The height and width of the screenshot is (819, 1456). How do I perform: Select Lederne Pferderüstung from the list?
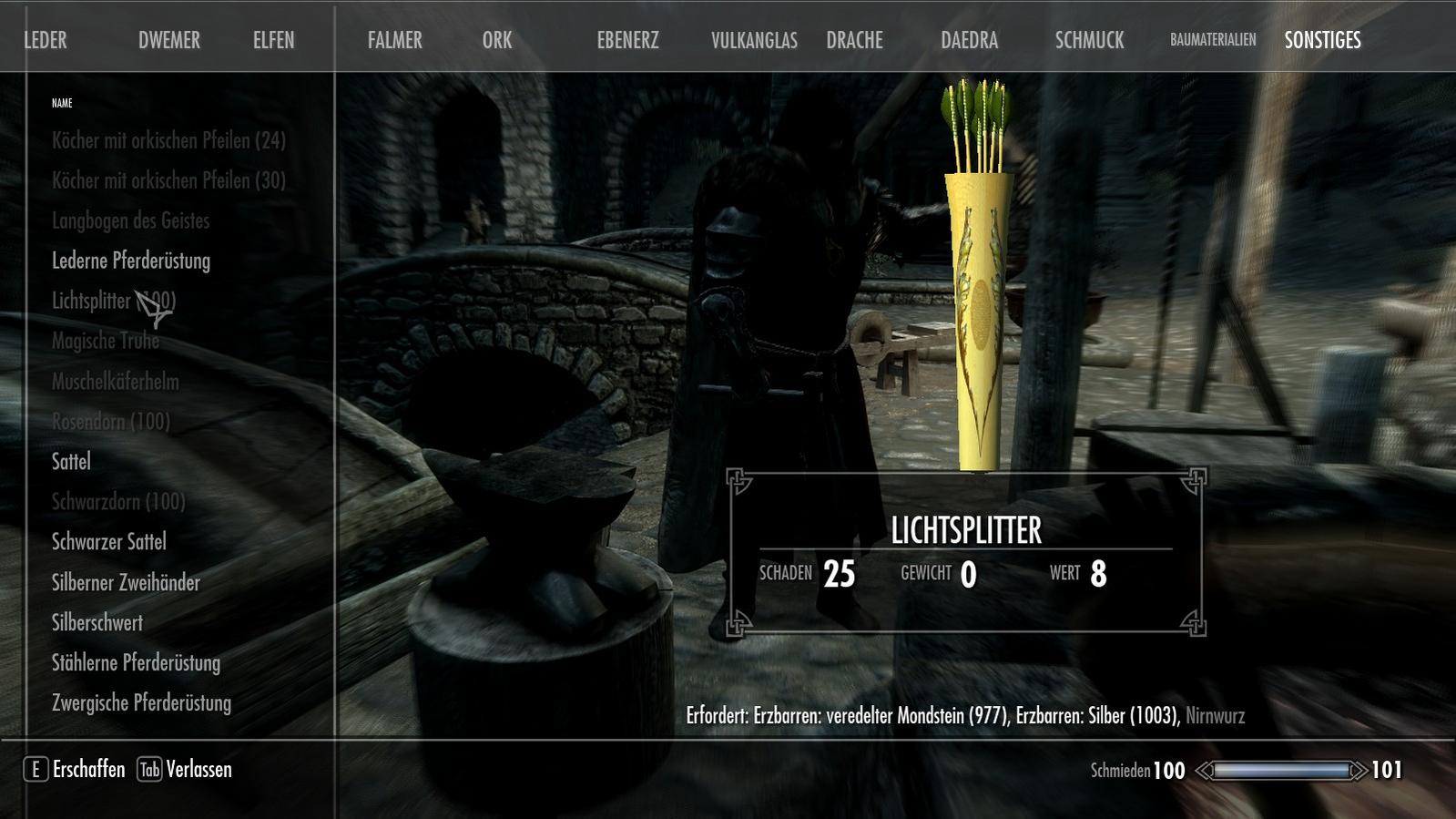131,261
